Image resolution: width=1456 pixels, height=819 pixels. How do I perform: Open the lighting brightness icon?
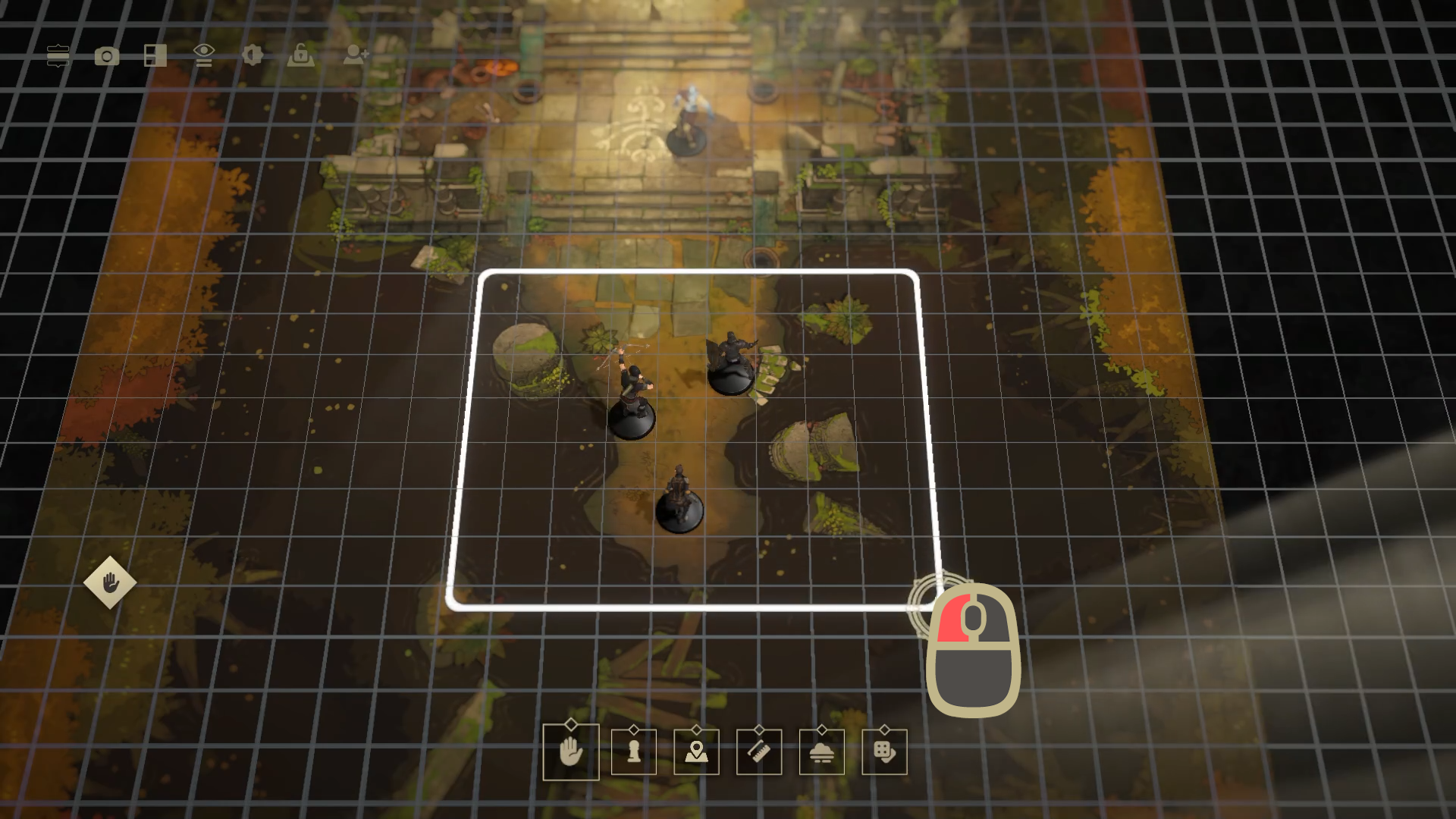coord(253,55)
